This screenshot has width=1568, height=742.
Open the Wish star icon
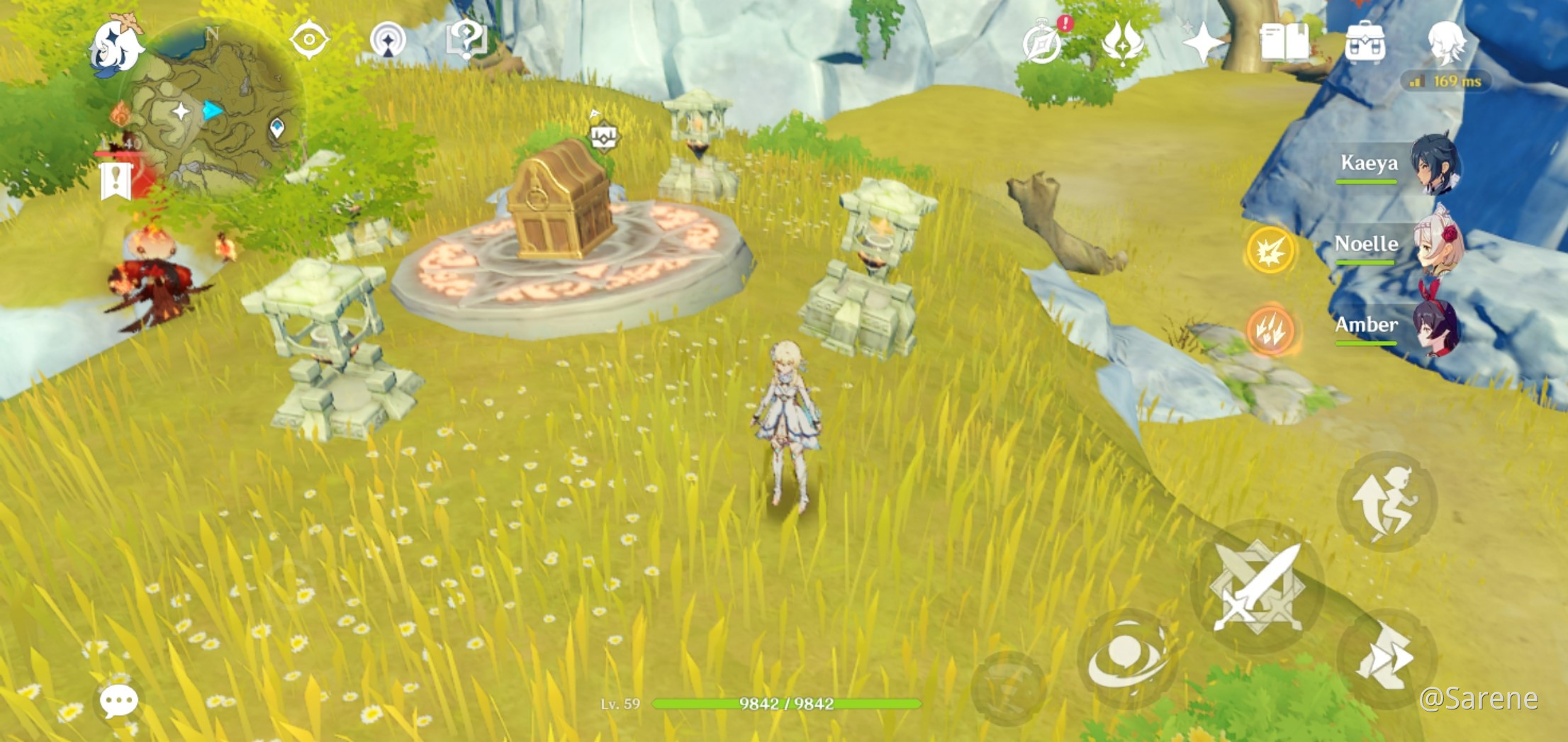pyautogui.click(x=1203, y=44)
